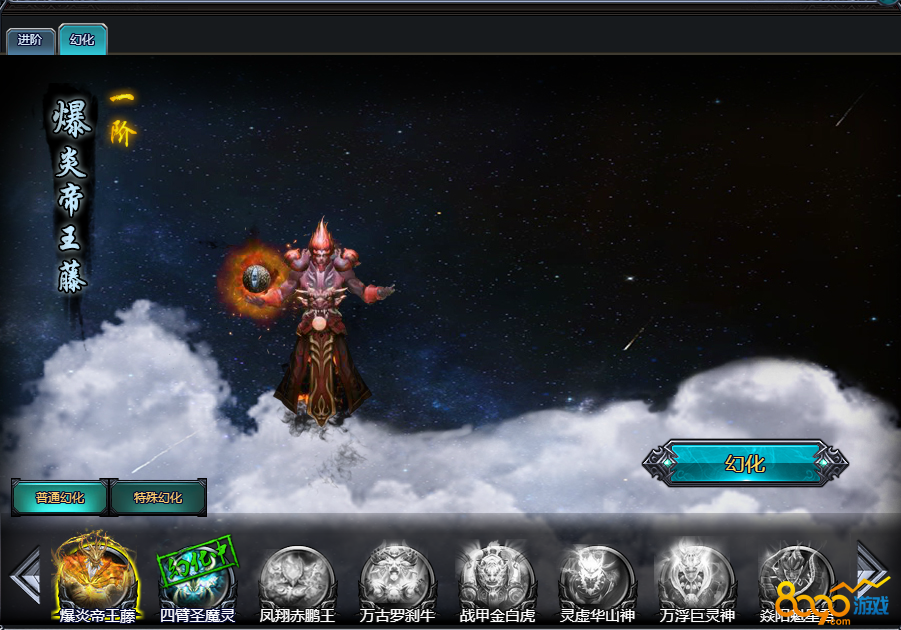The height and width of the screenshot is (630, 901).
Task: Select the 灵虚华山神 mount icon
Action: coord(597,577)
